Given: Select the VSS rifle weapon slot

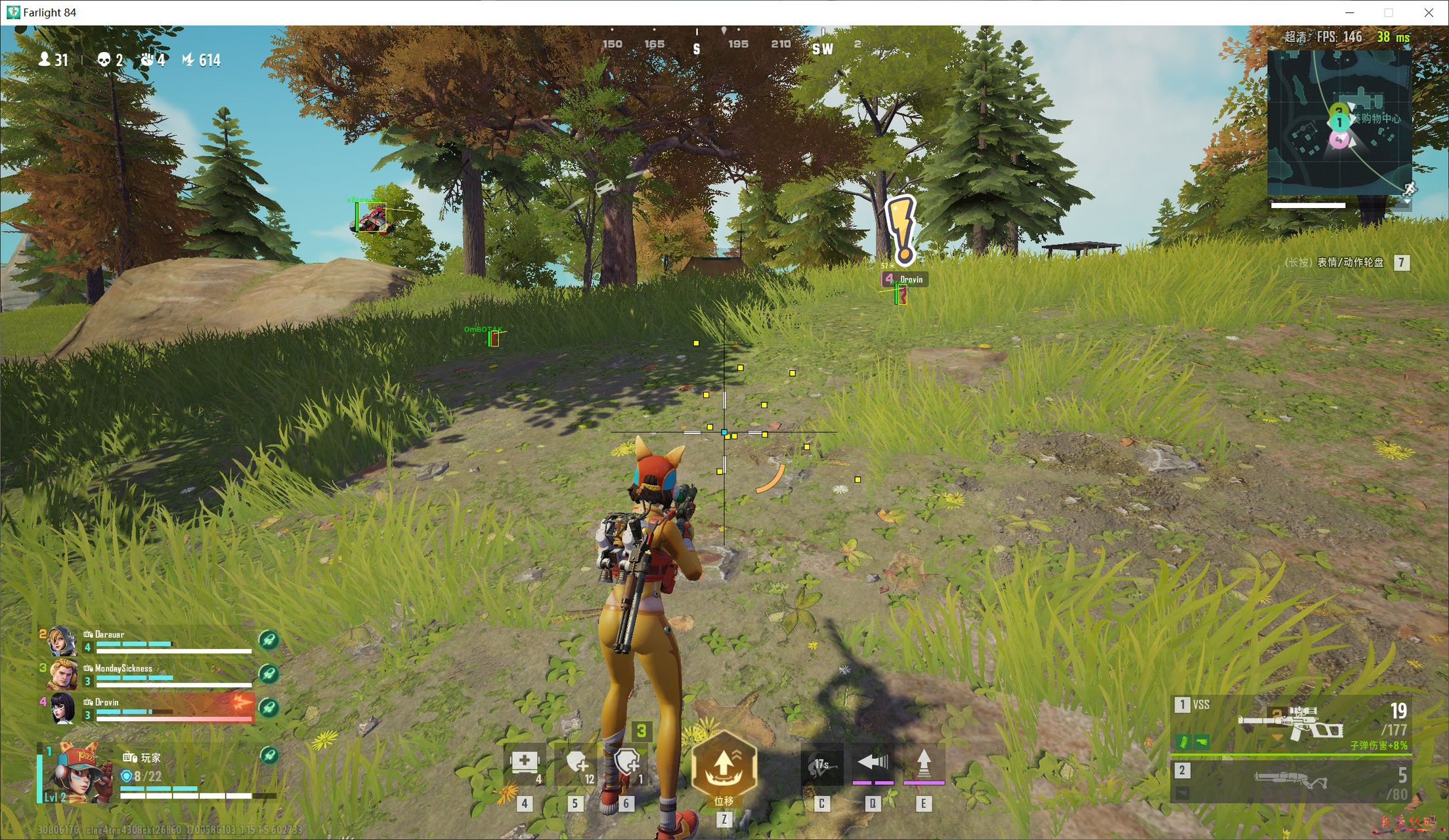Looking at the screenshot, I should point(1290,724).
